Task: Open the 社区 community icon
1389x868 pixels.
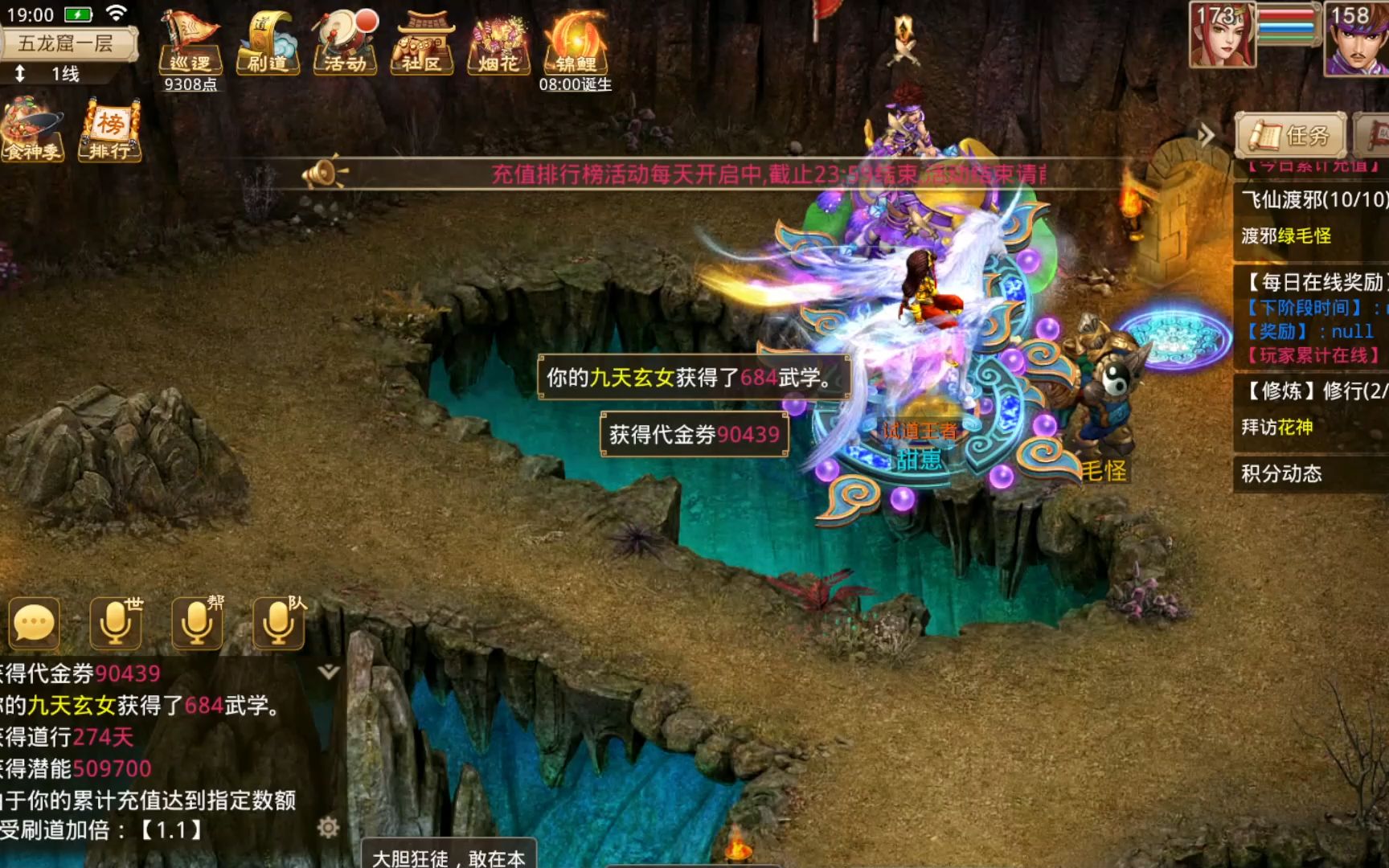Action: pyautogui.click(x=422, y=43)
